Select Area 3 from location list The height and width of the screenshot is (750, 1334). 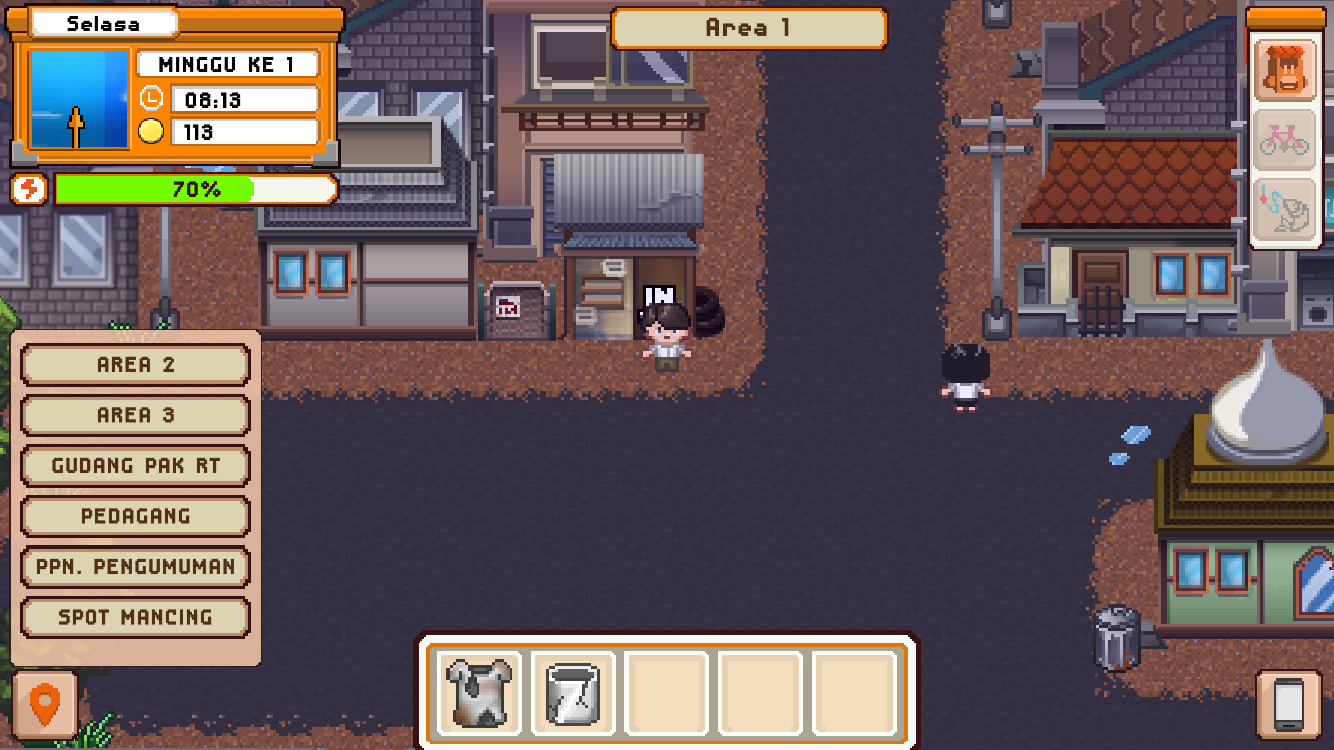[135, 415]
